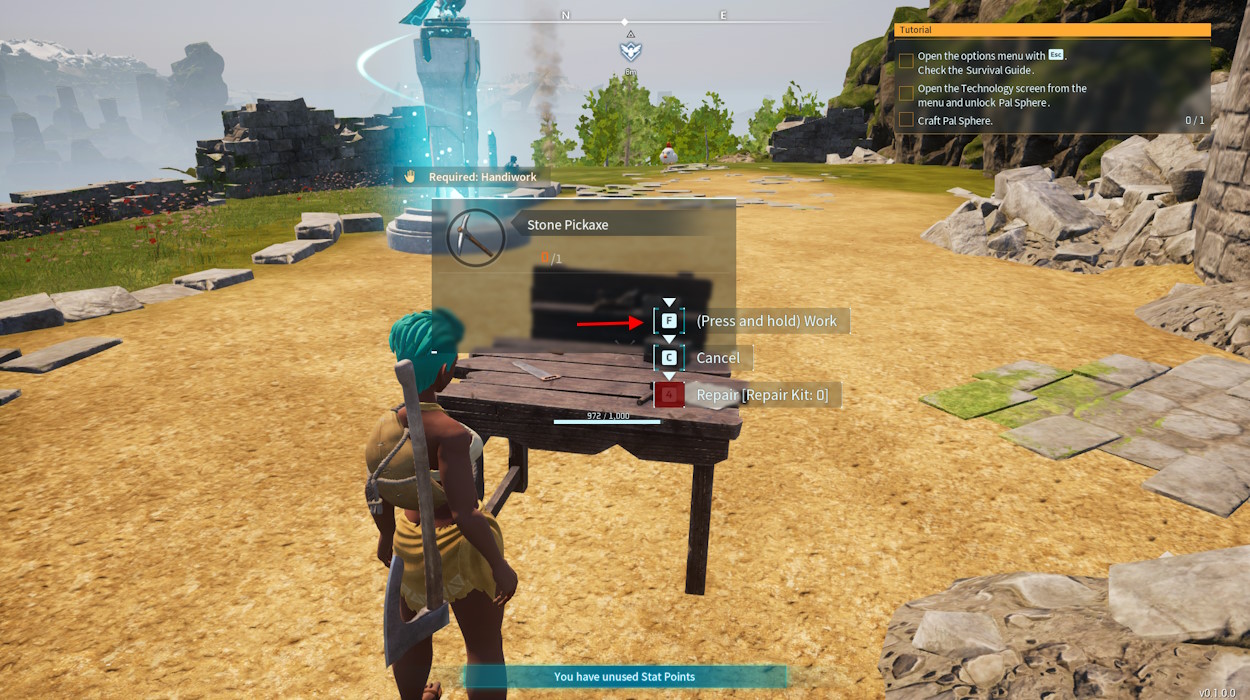Image resolution: width=1250 pixels, height=700 pixels.
Task: Select the Survival Guide tutorial objective checkbox
Action: click(x=906, y=61)
